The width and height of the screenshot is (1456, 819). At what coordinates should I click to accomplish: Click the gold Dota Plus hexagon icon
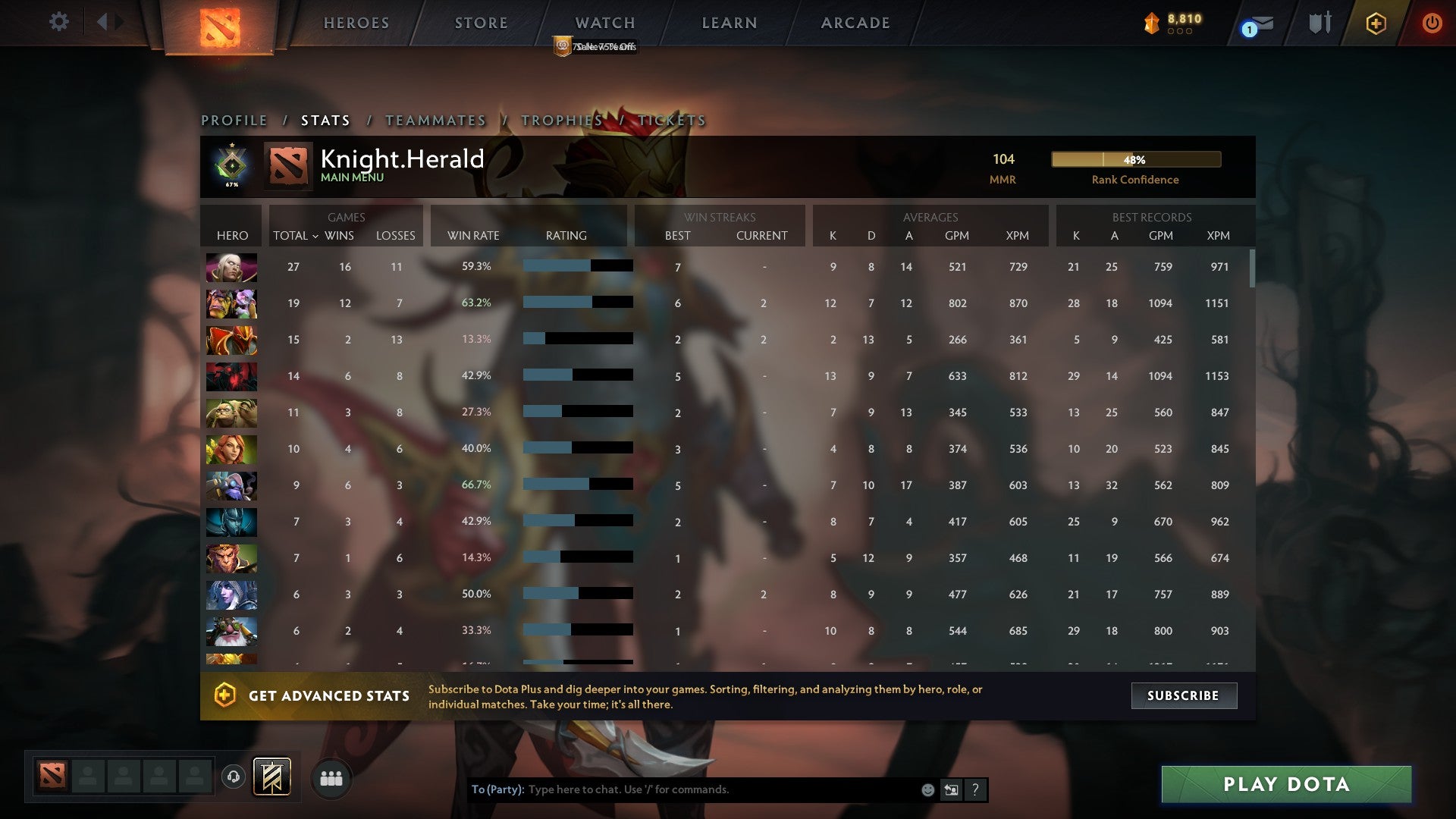[x=1376, y=23]
